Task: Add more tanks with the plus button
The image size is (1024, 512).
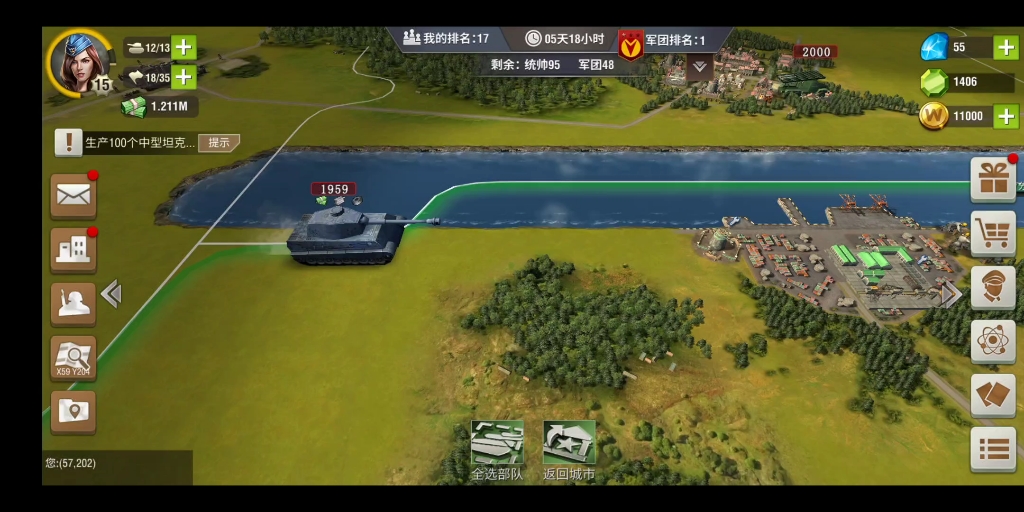Action: (184, 48)
